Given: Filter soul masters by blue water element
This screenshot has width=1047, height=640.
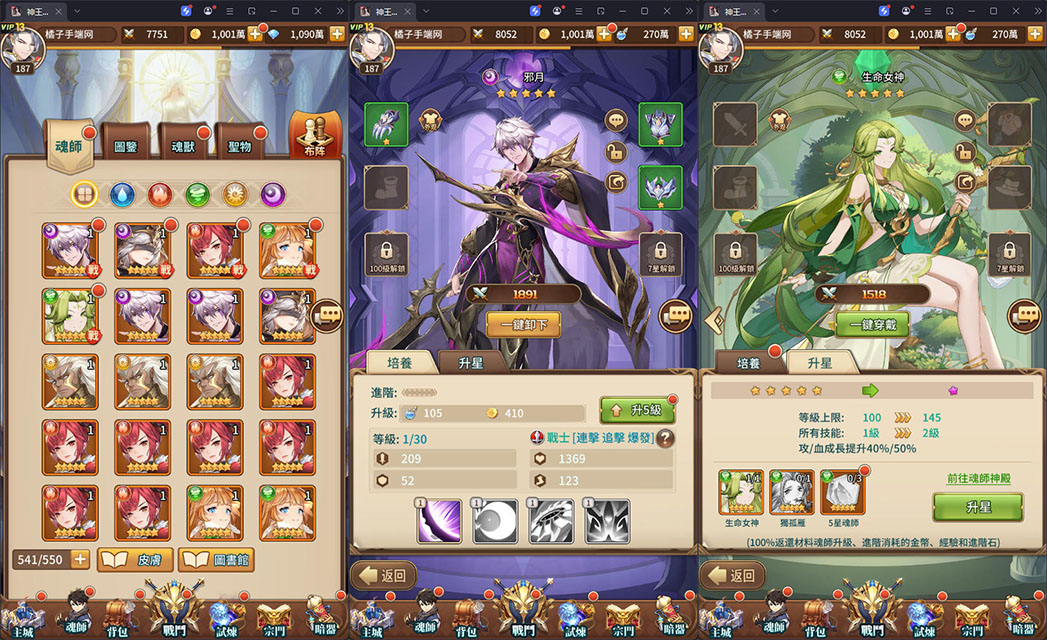Looking at the screenshot, I should click(x=122, y=193).
